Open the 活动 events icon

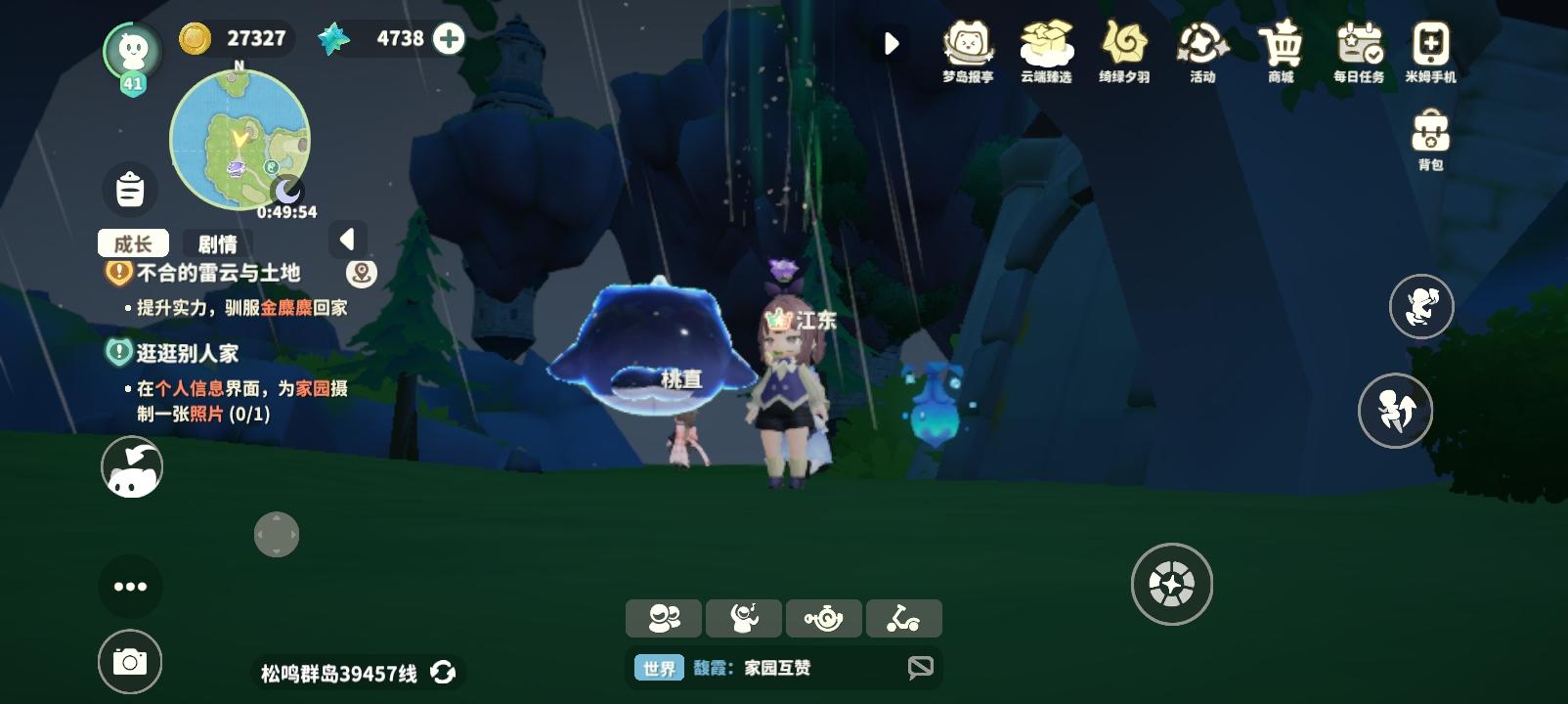(1201, 44)
